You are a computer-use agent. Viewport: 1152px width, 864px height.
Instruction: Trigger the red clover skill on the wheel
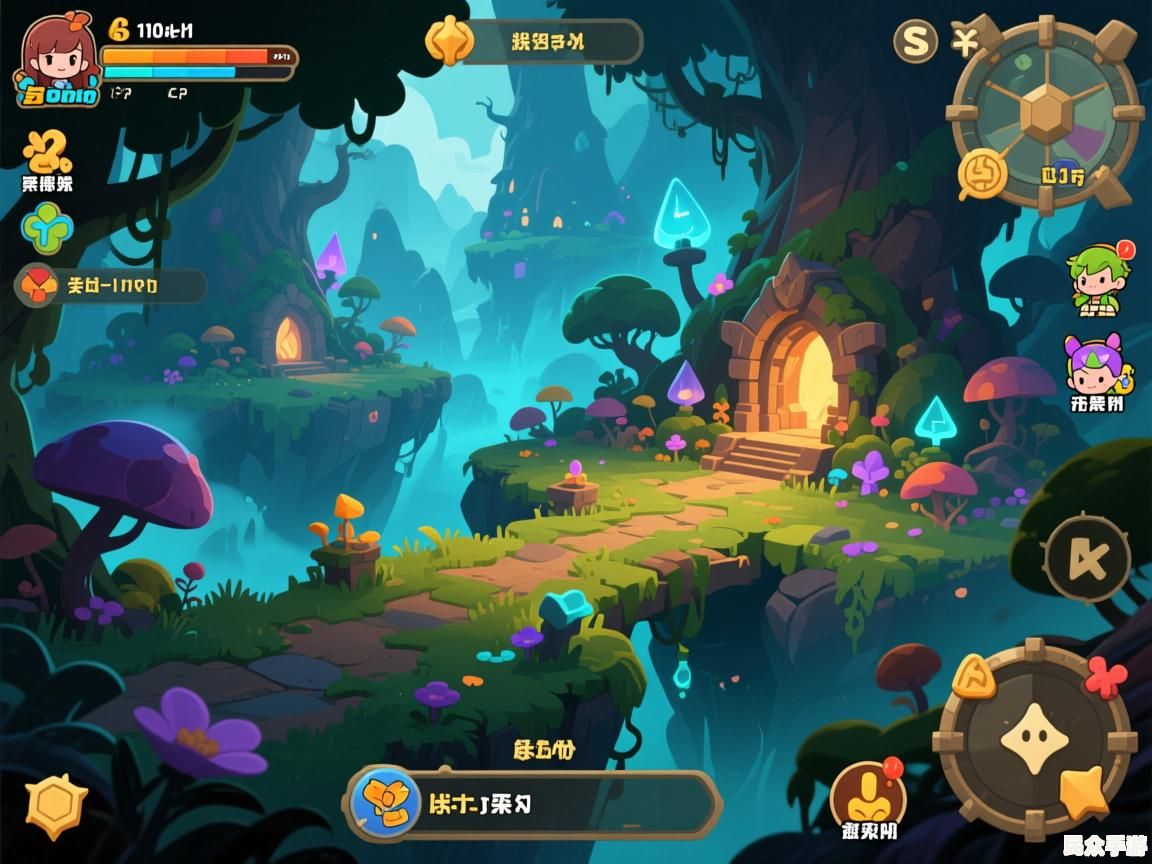coord(1105,677)
